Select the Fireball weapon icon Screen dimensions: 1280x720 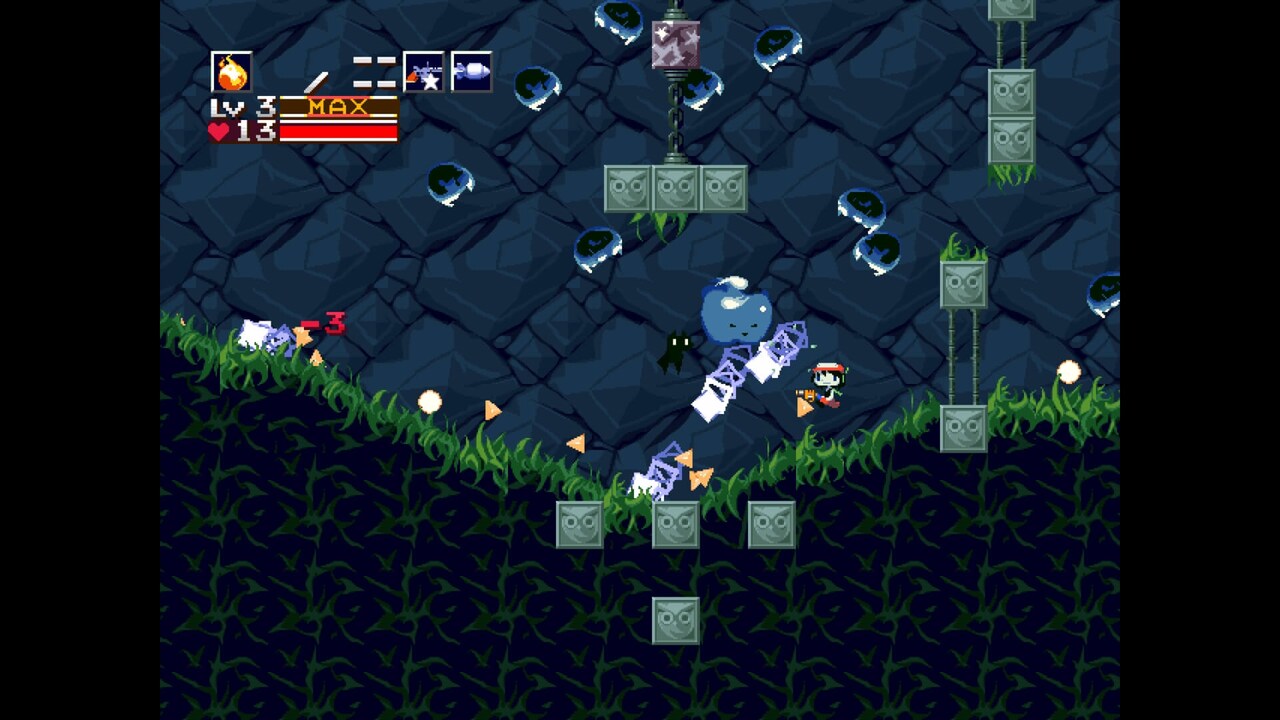[x=232, y=70]
